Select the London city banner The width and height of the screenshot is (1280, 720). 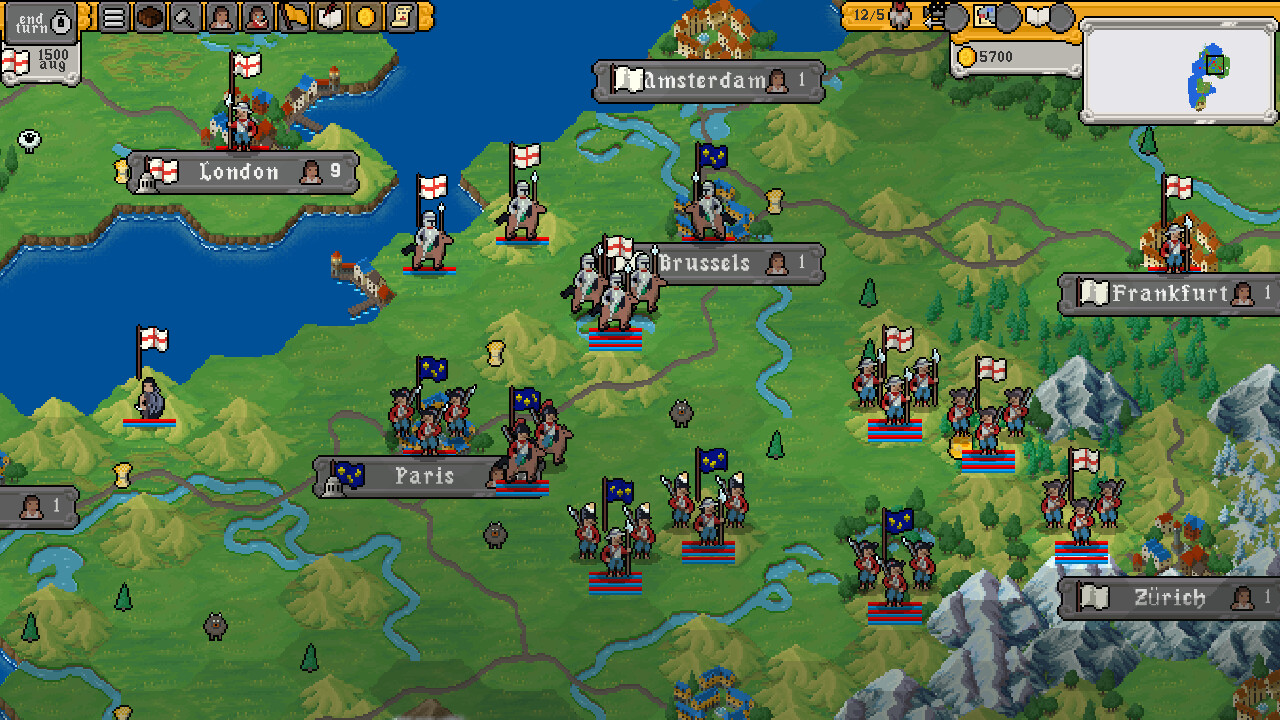[x=240, y=172]
